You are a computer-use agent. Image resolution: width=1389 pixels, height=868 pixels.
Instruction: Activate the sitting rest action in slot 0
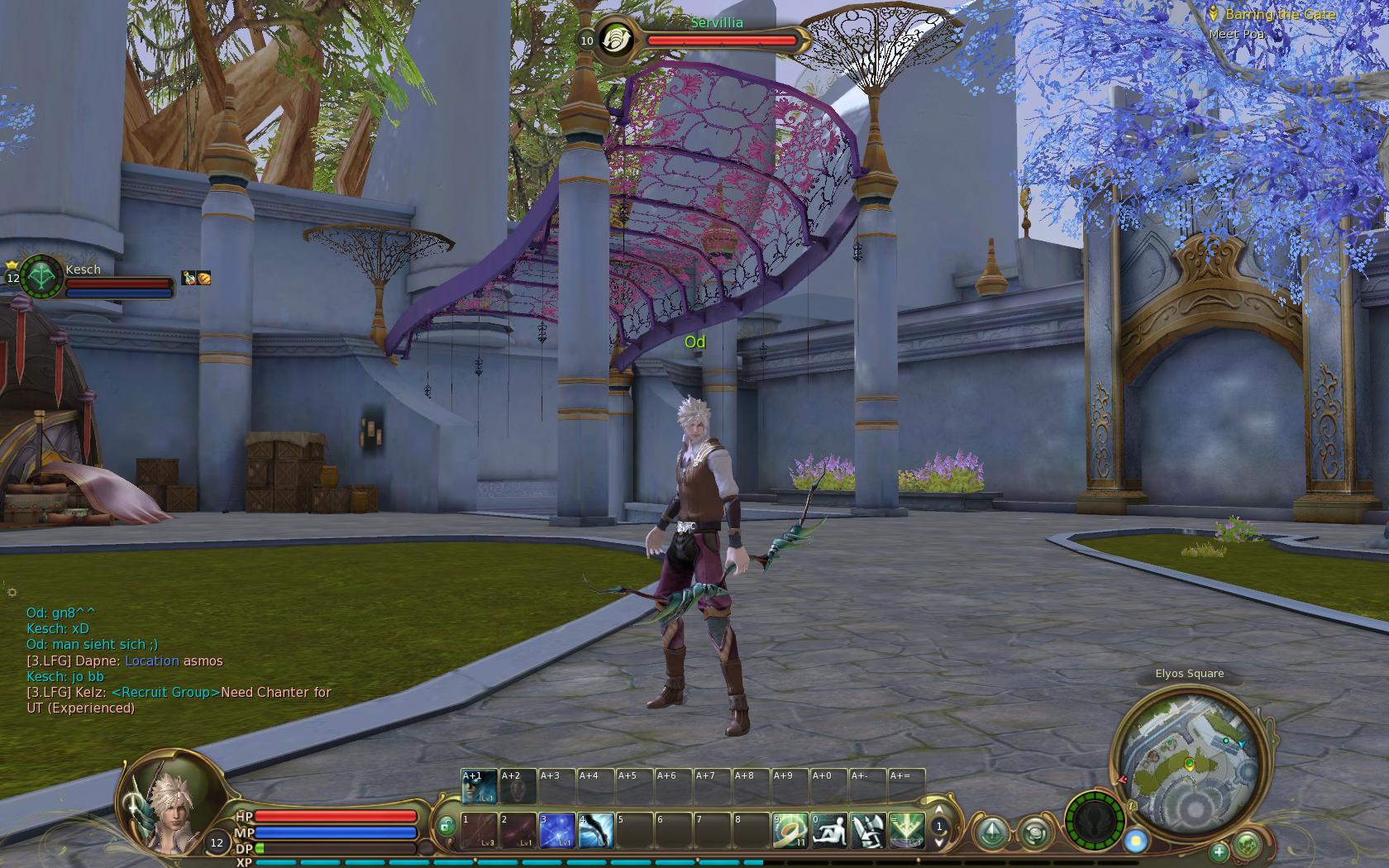click(828, 831)
